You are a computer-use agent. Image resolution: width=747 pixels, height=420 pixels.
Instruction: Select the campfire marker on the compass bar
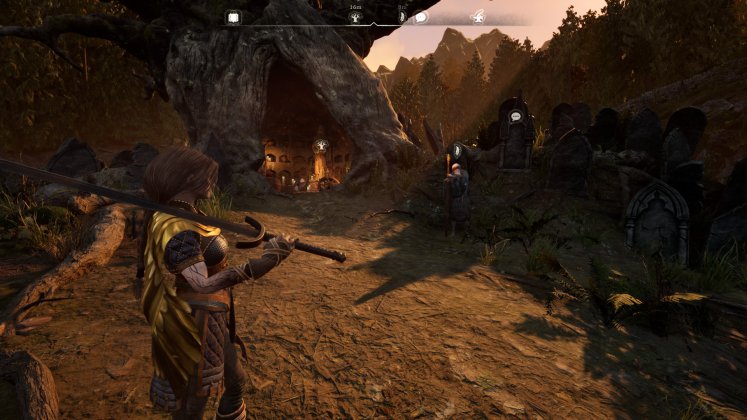pos(478,17)
